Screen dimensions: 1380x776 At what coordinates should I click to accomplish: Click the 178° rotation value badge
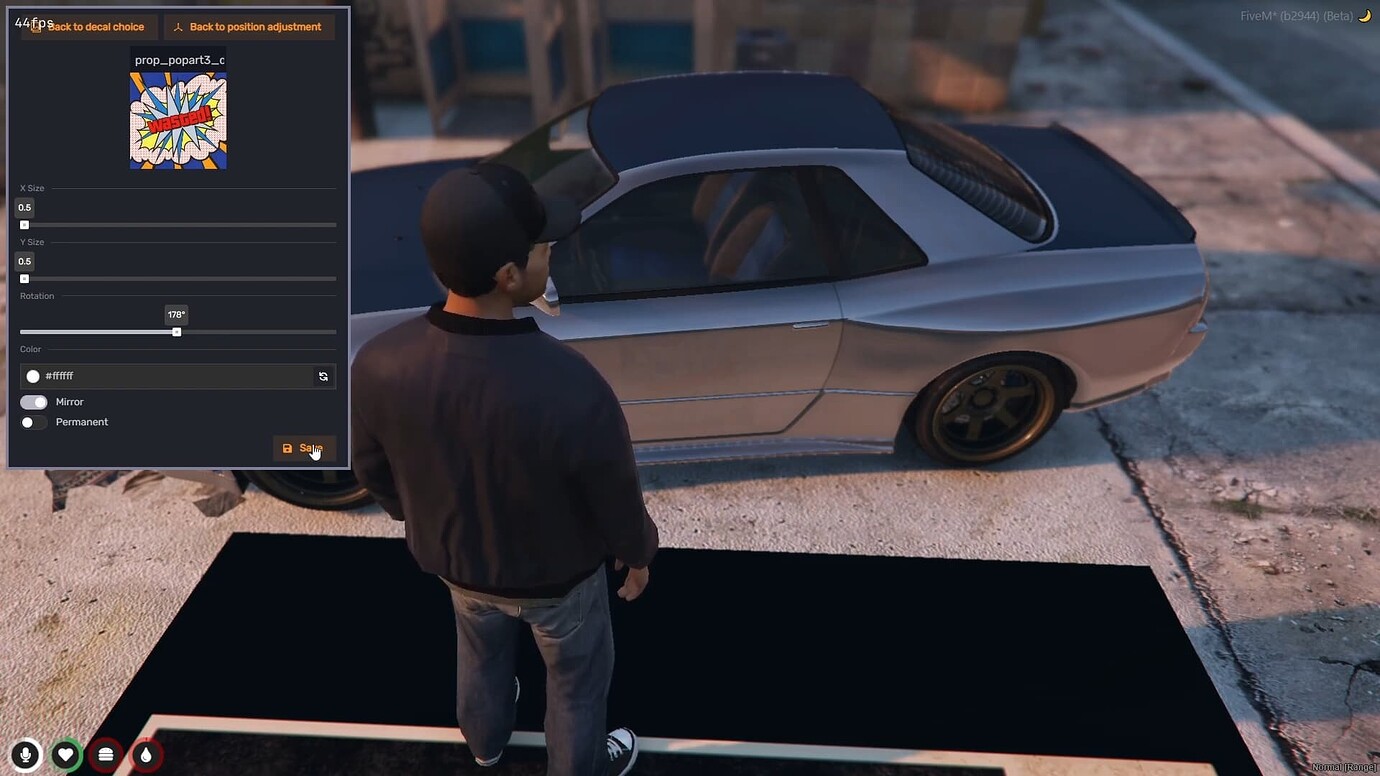point(176,314)
